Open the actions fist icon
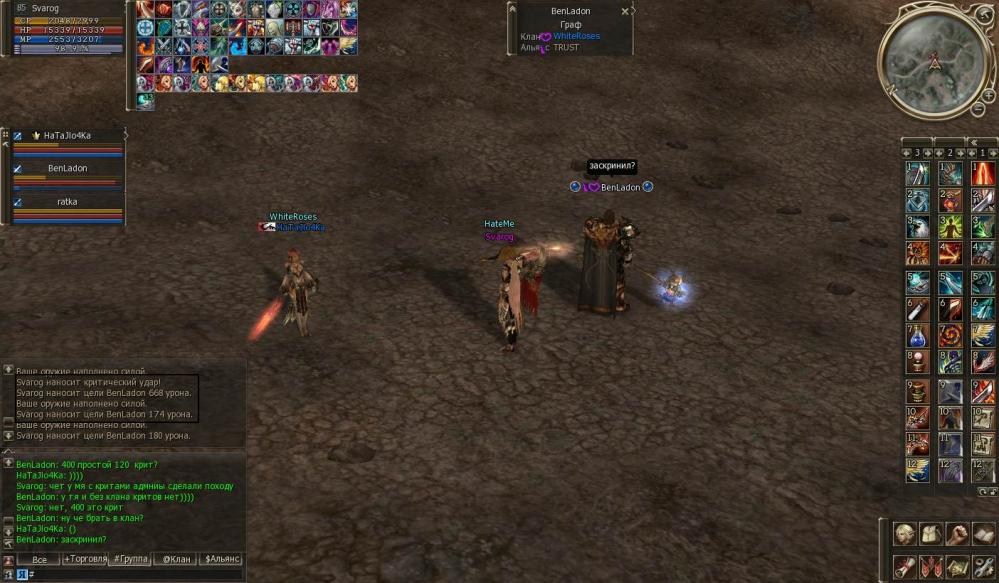The width and height of the screenshot is (999, 583). coord(957,534)
